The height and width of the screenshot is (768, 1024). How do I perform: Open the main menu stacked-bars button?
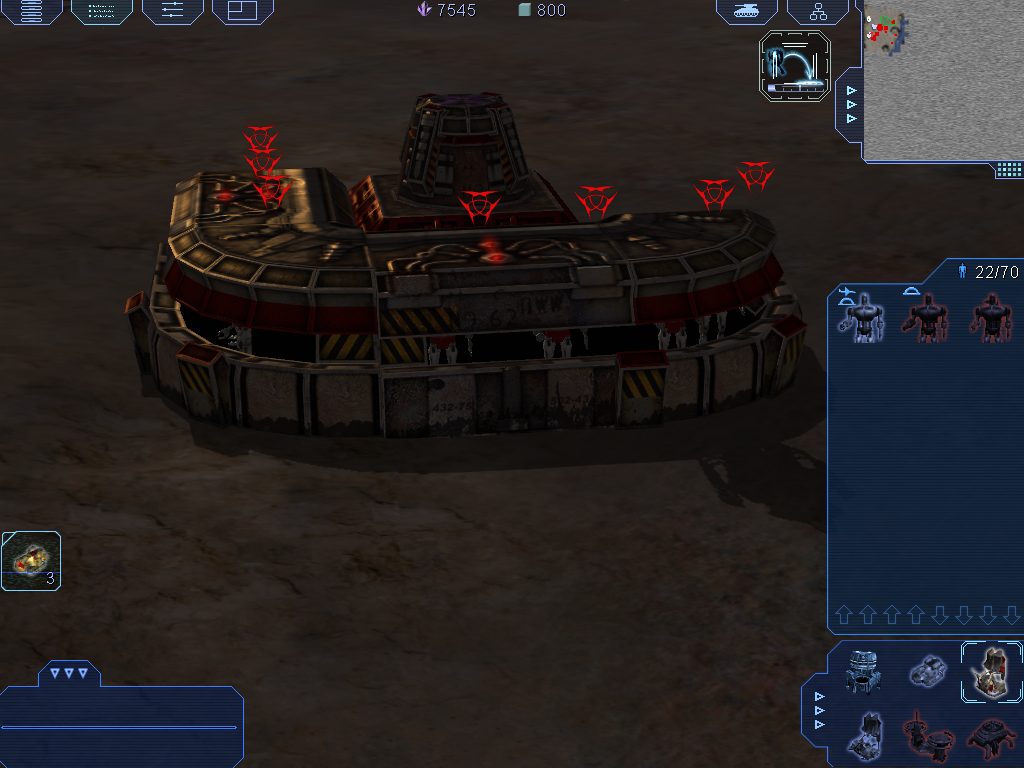32,11
